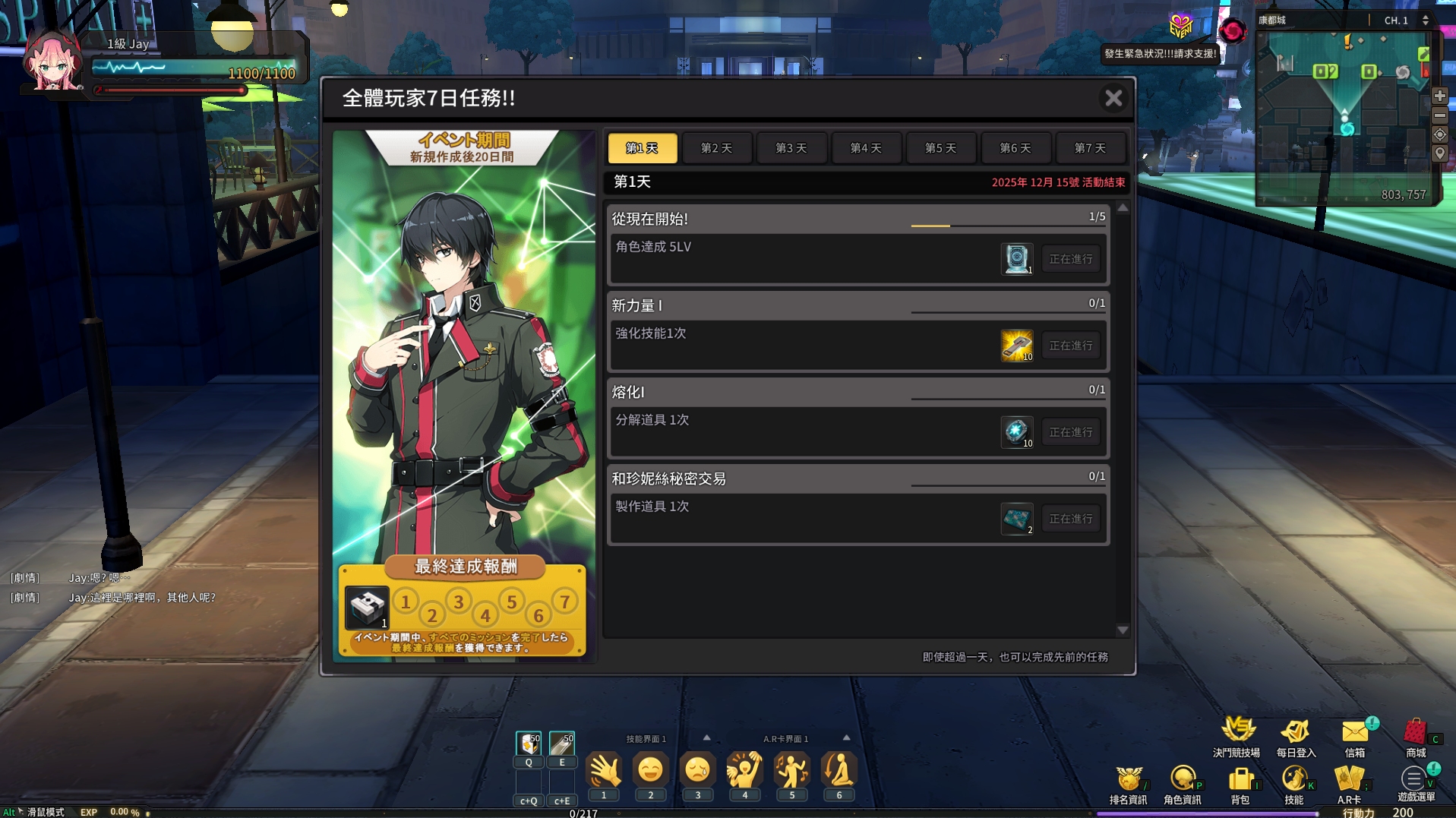1456x818 pixels.
Task: Open the 商城 shop
Action: coord(1415,737)
